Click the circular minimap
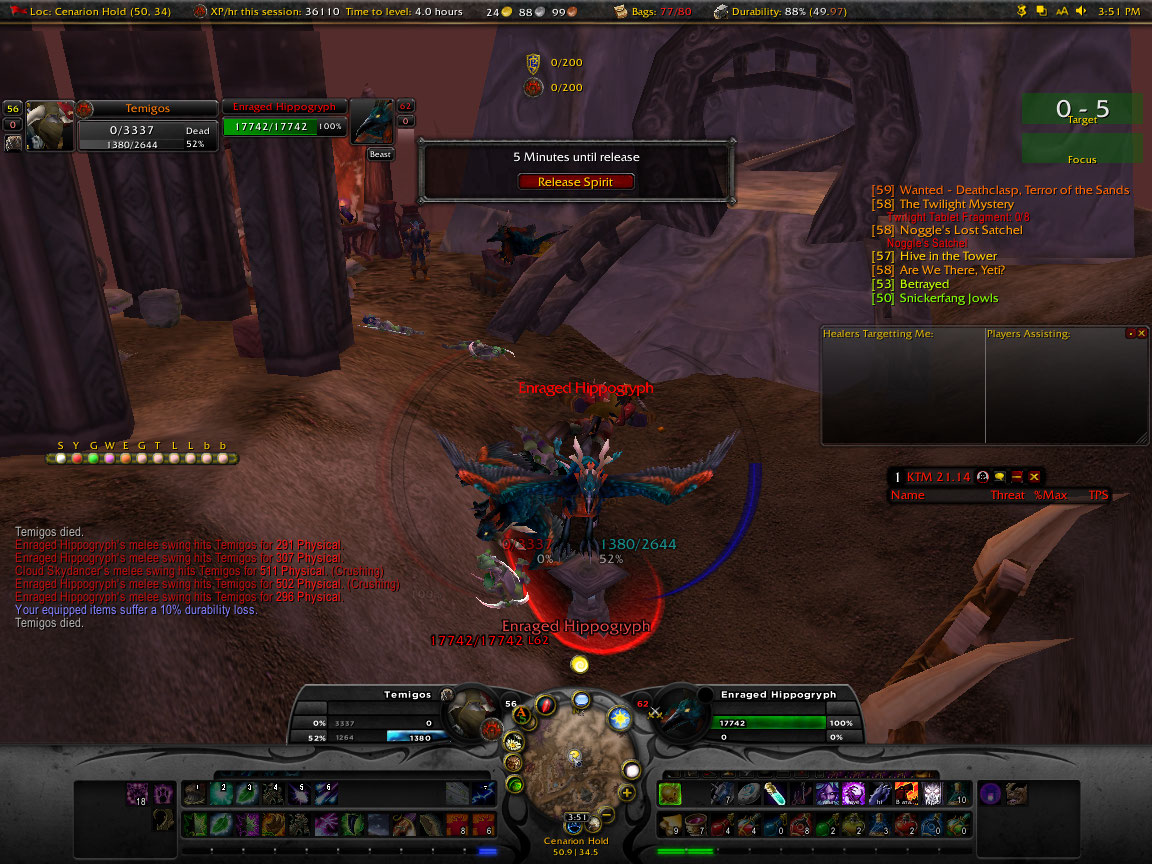Viewport: 1152px width, 864px height. 574,762
